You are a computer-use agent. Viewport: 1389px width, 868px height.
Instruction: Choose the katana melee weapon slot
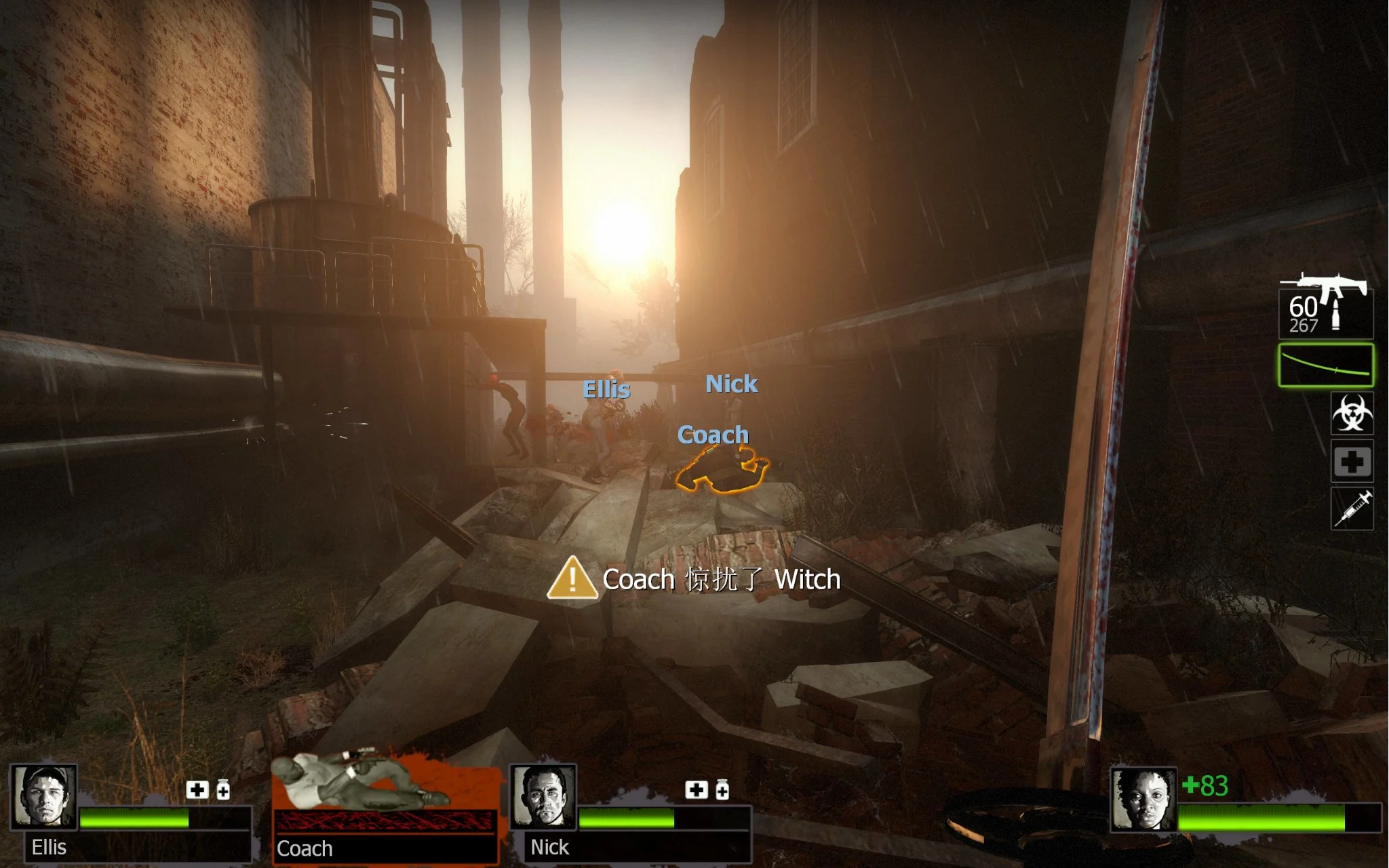point(1325,366)
